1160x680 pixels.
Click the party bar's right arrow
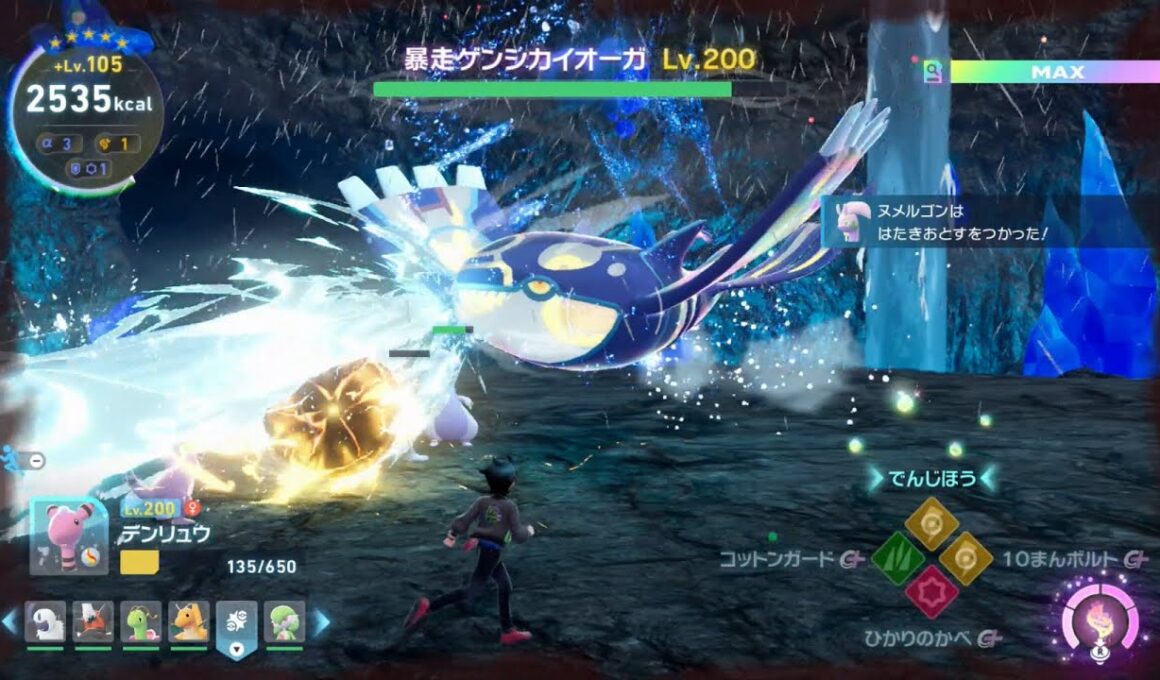[322, 622]
